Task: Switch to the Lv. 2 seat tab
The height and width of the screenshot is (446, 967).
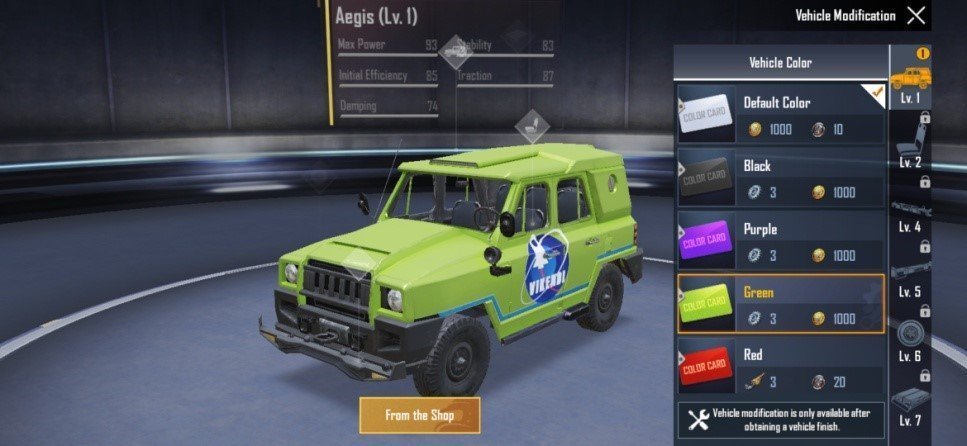Action: point(910,143)
